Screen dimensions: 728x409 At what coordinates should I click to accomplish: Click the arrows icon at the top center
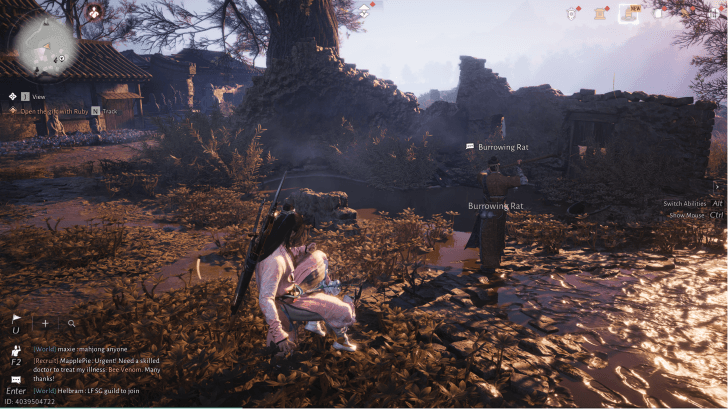pos(366,11)
